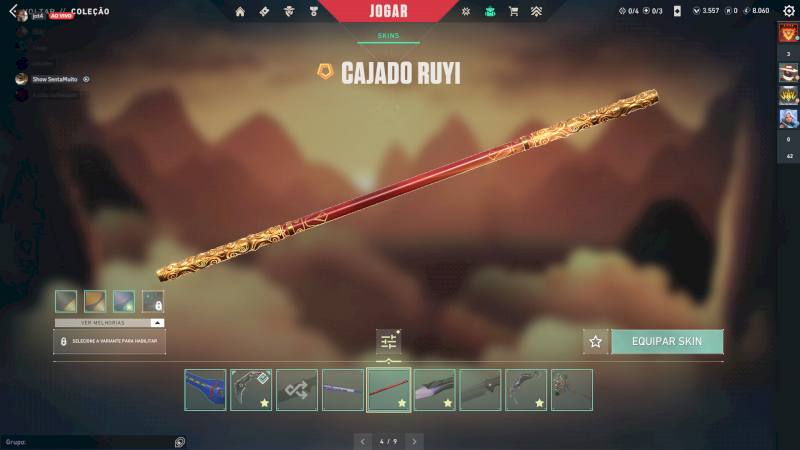Open the settings gear
The image size is (800, 450).
pyautogui.click(x=789, y=11)
